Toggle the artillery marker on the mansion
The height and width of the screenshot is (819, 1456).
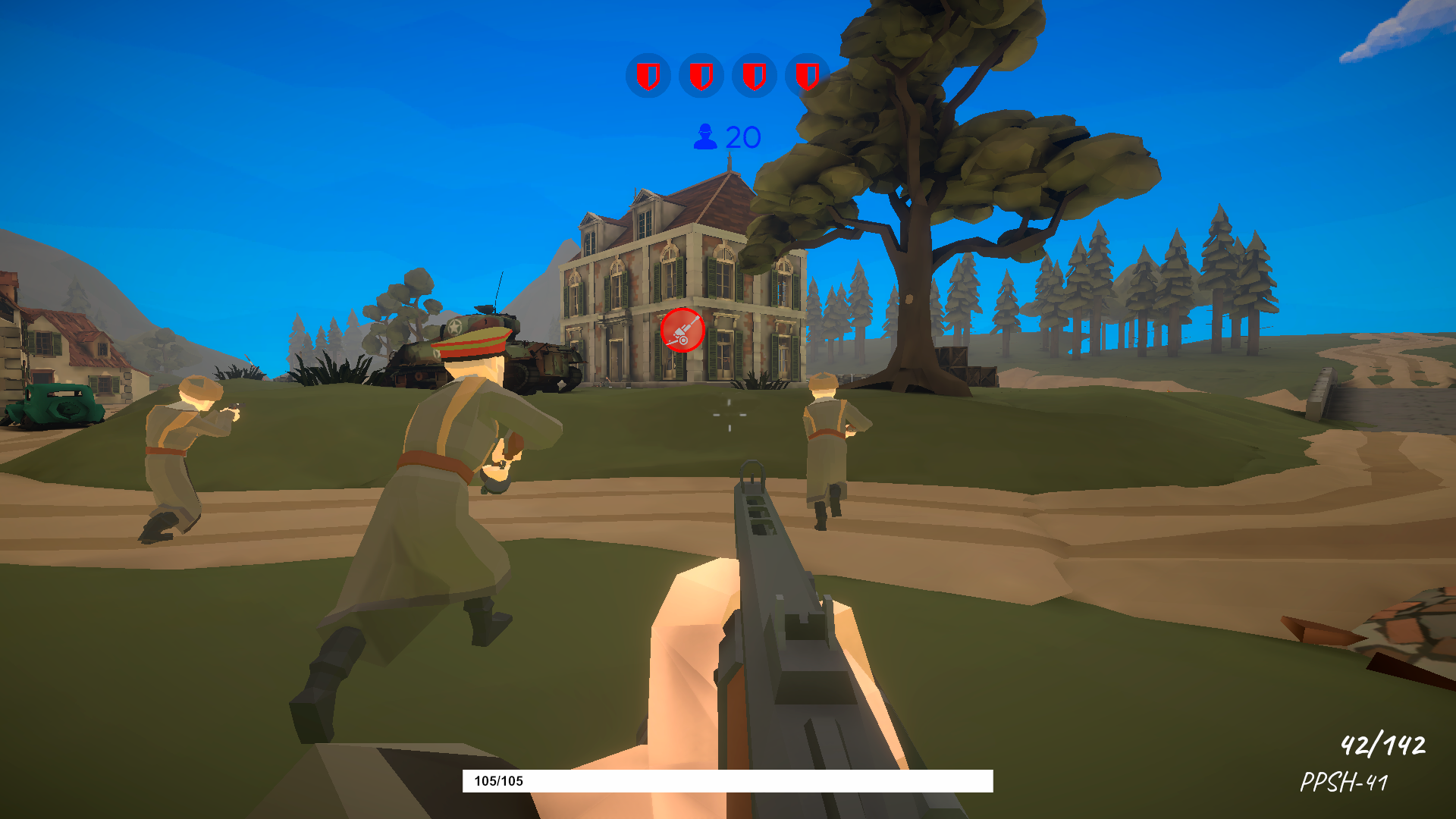tap(681, 330)
